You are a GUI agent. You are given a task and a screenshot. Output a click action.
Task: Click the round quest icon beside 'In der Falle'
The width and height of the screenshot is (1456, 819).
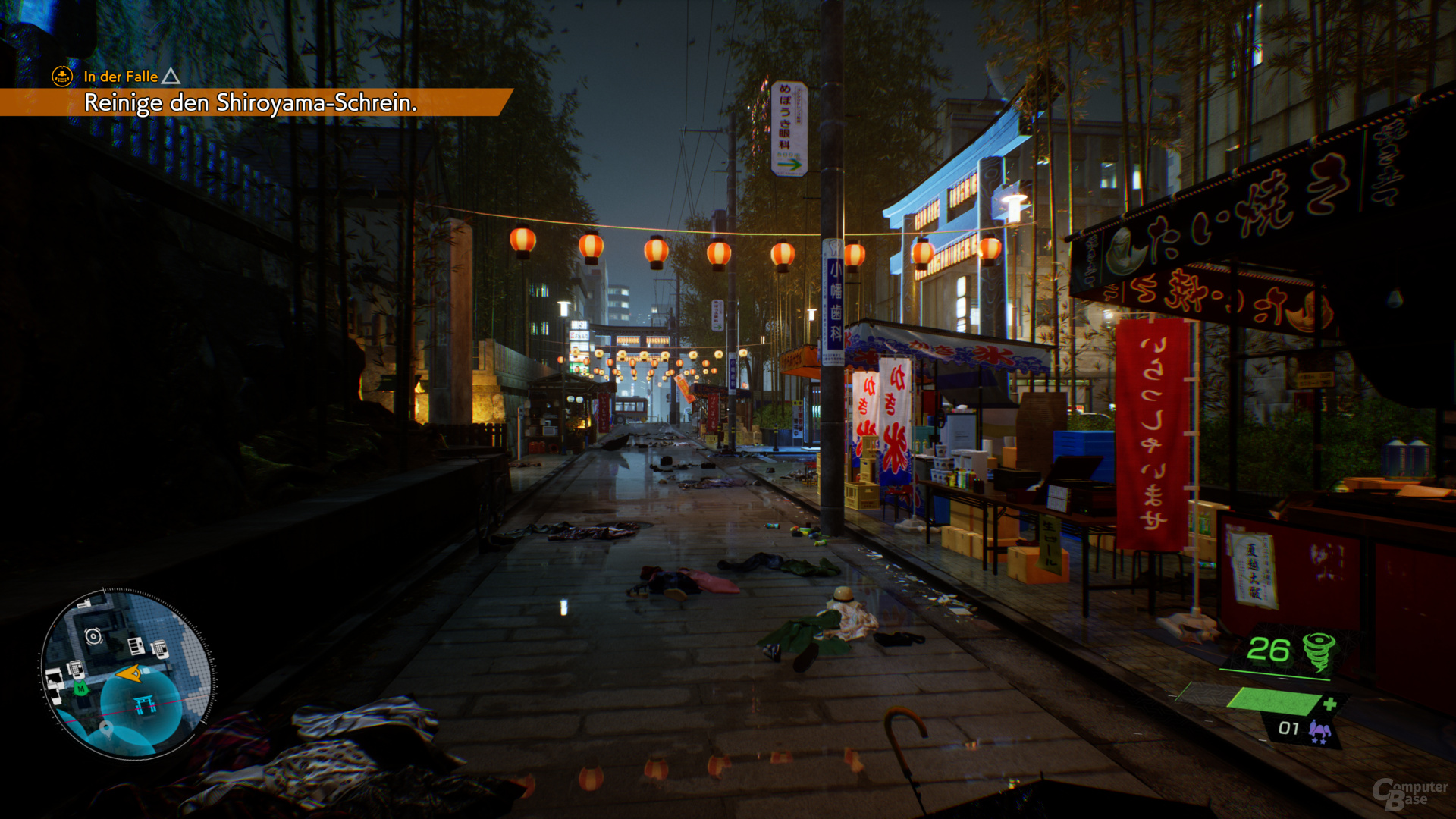tap(62, 77)
